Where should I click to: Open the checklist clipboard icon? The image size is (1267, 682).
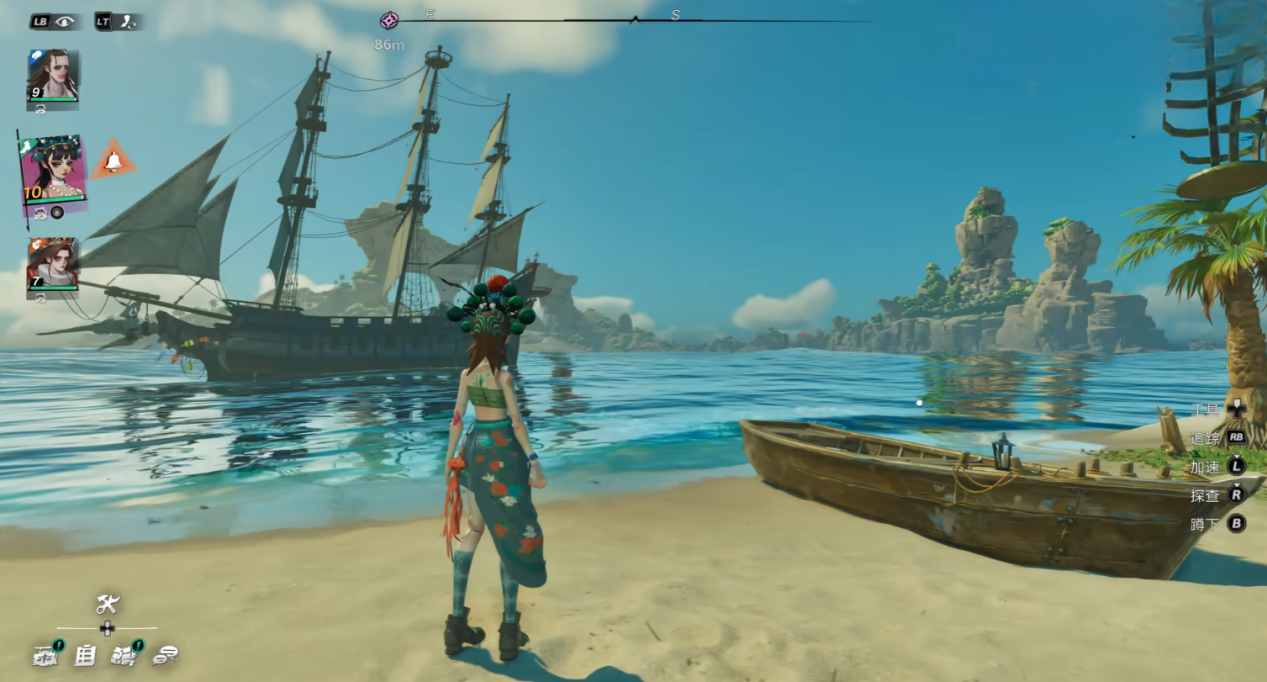point(86,656)
